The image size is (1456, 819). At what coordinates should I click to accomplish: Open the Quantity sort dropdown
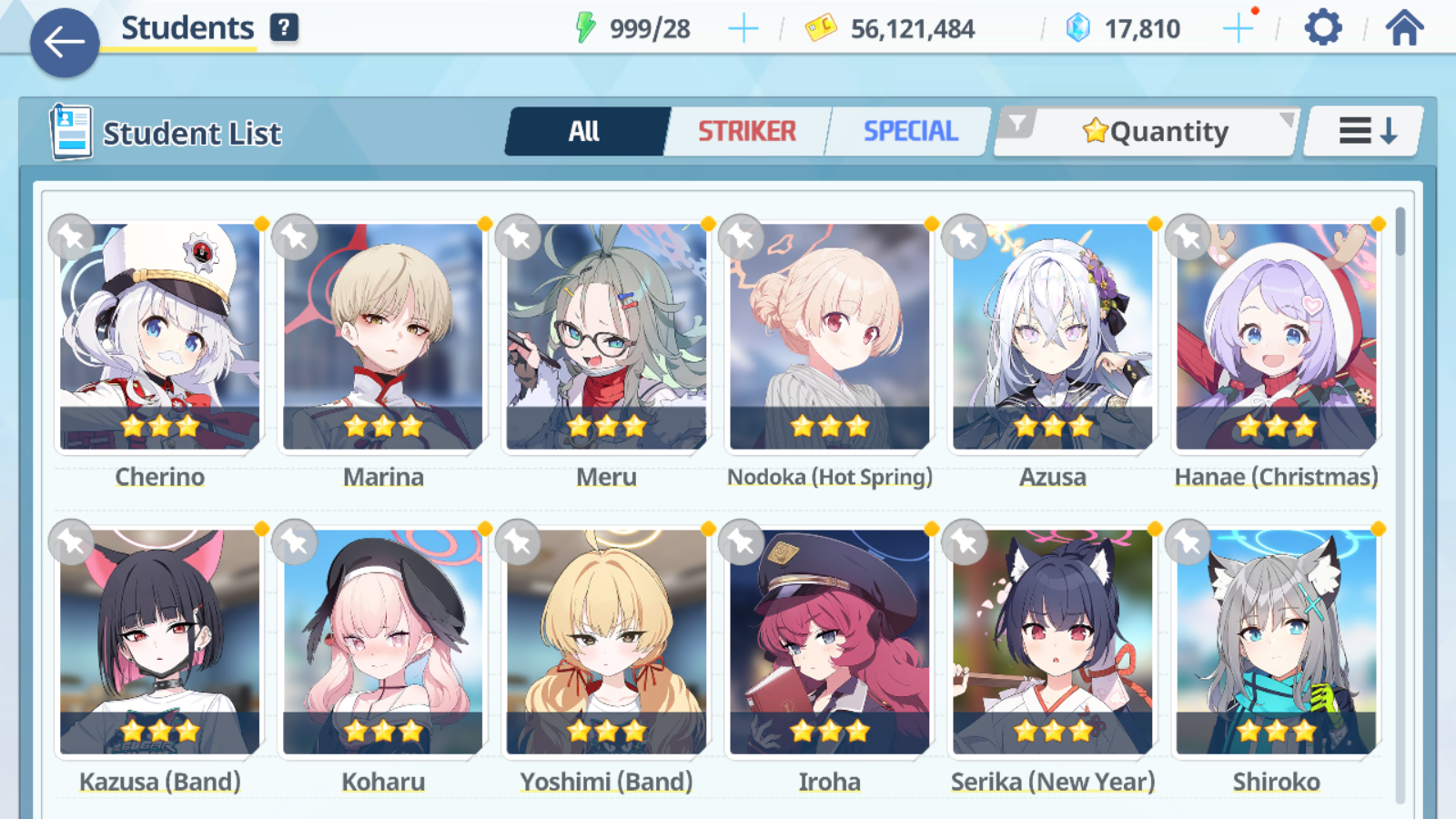click(x=1156, y=132)
